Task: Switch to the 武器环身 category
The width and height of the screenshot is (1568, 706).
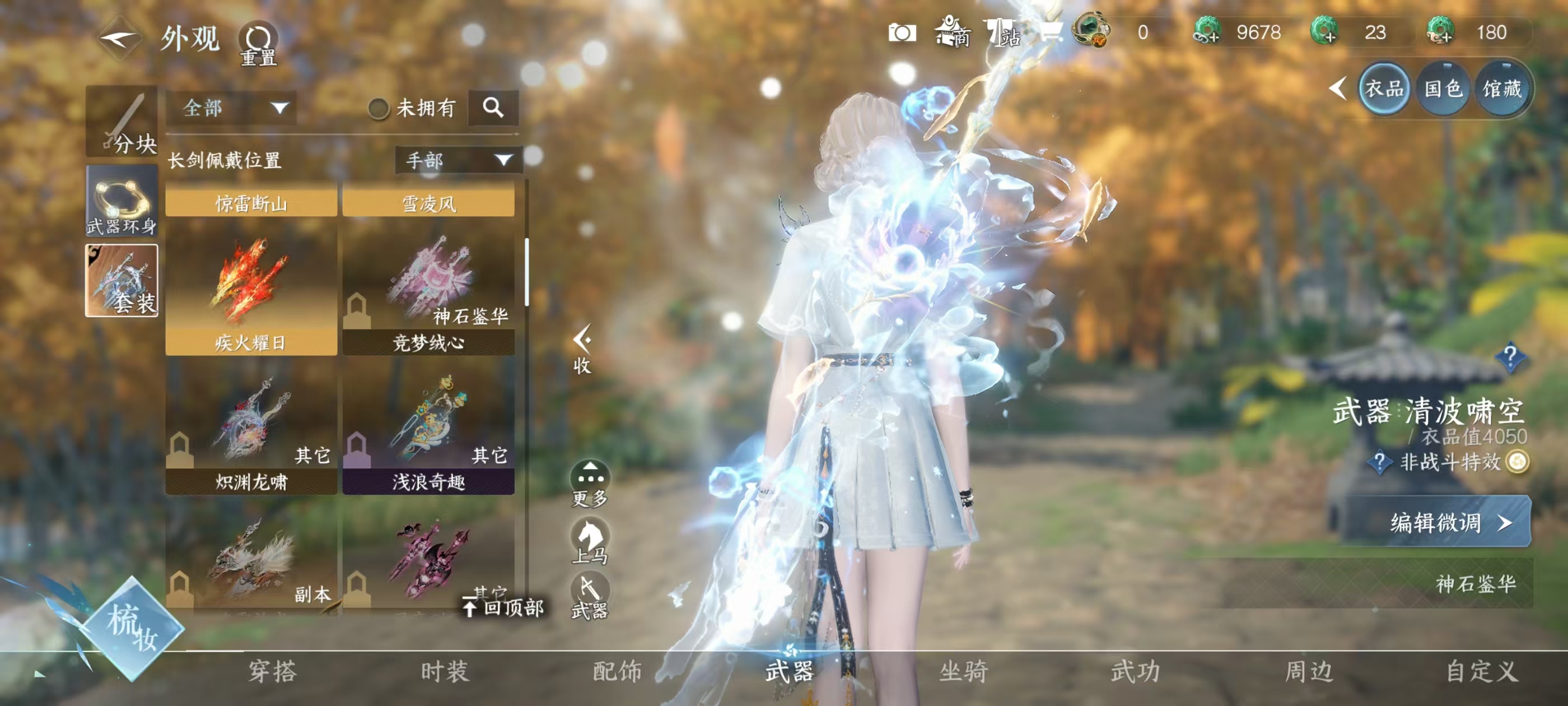Action: click(122, 201)
